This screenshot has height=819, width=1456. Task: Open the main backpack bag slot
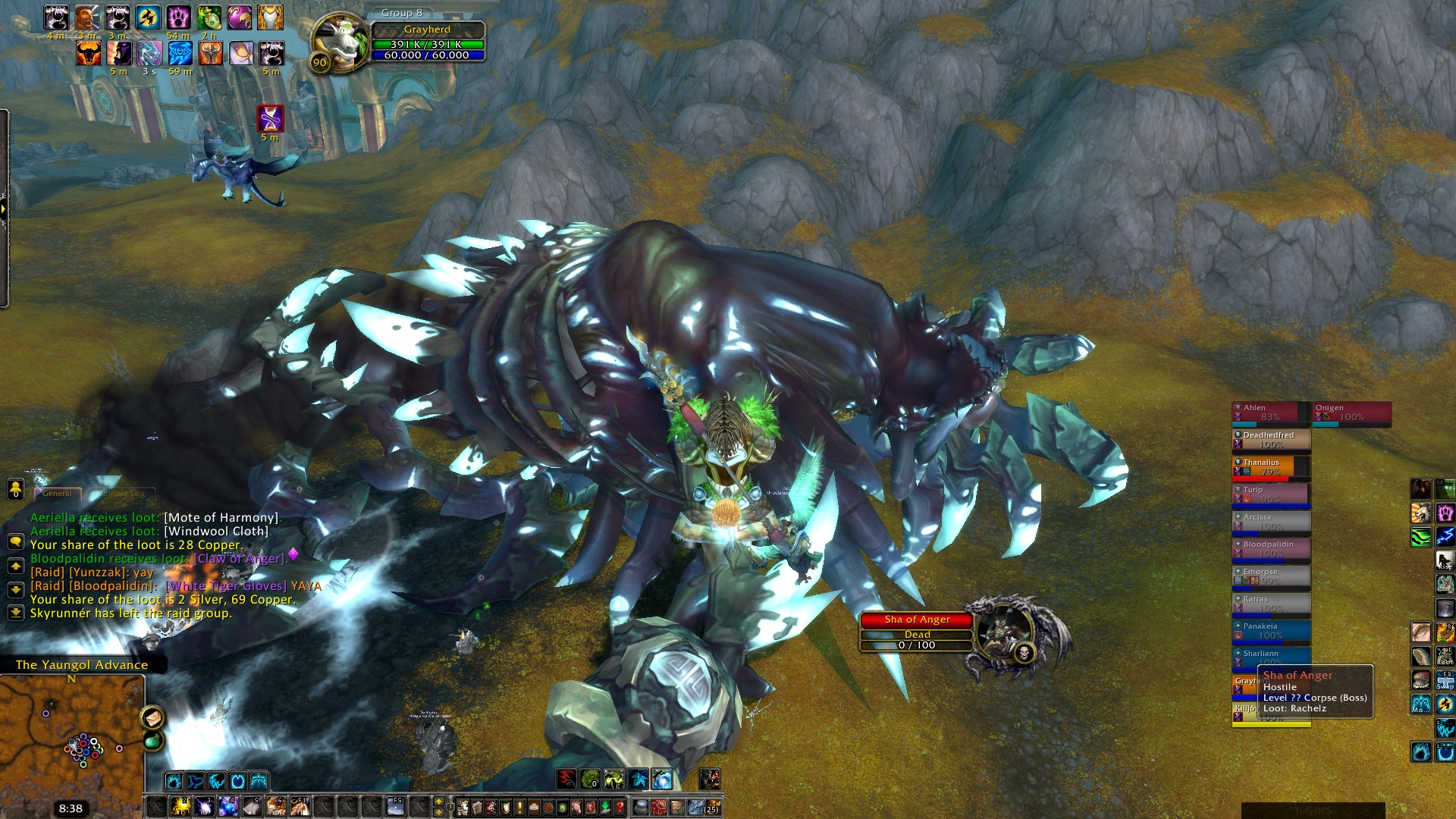point(712,807)
